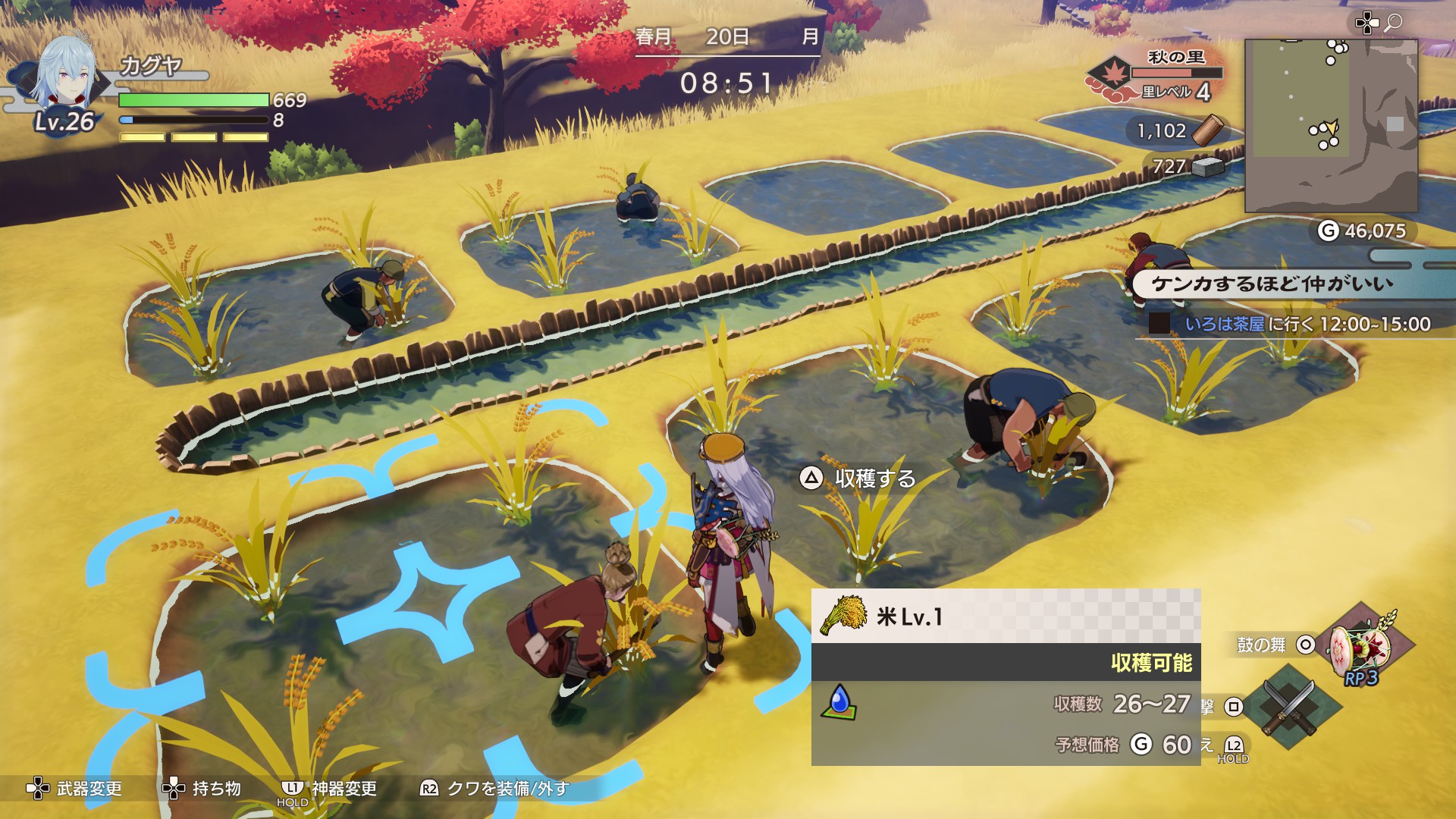Select the crossed swords weapon icon
Screen dimensions: 1456x819
(x=1288, y=708)
